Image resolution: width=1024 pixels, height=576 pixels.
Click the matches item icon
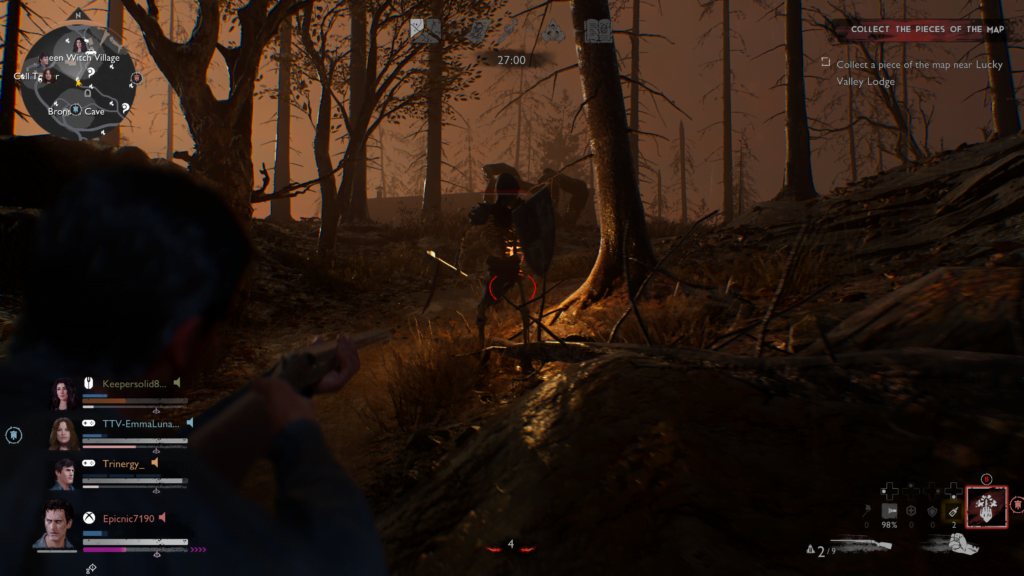click(x=867, y=511)
